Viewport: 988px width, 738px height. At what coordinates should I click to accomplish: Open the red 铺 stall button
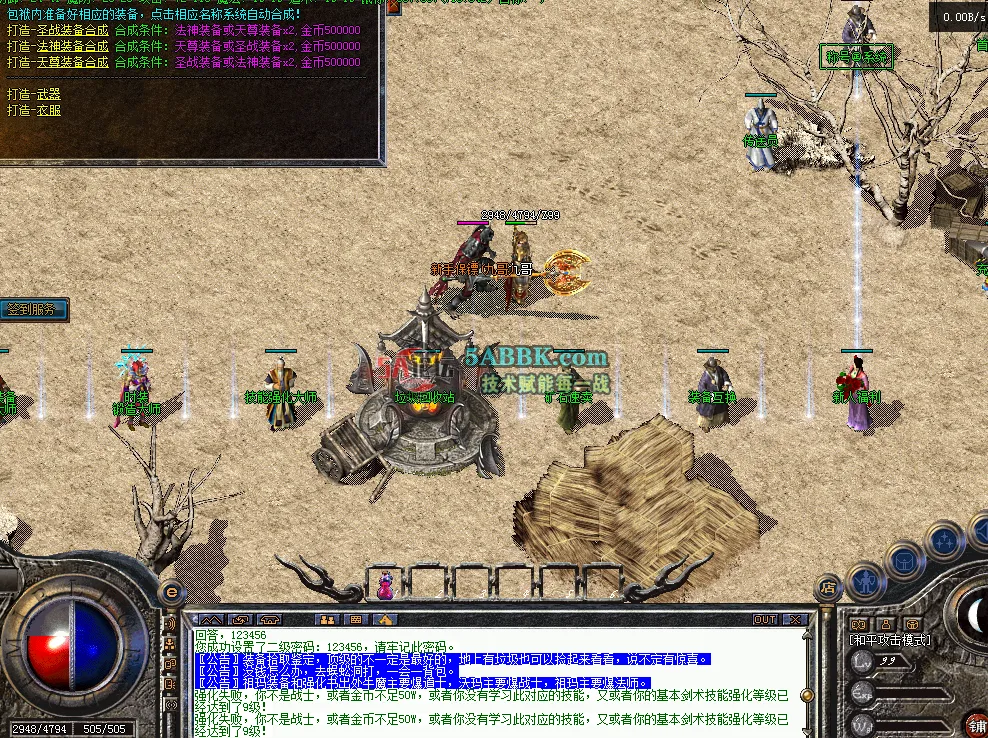pos(975,724)
